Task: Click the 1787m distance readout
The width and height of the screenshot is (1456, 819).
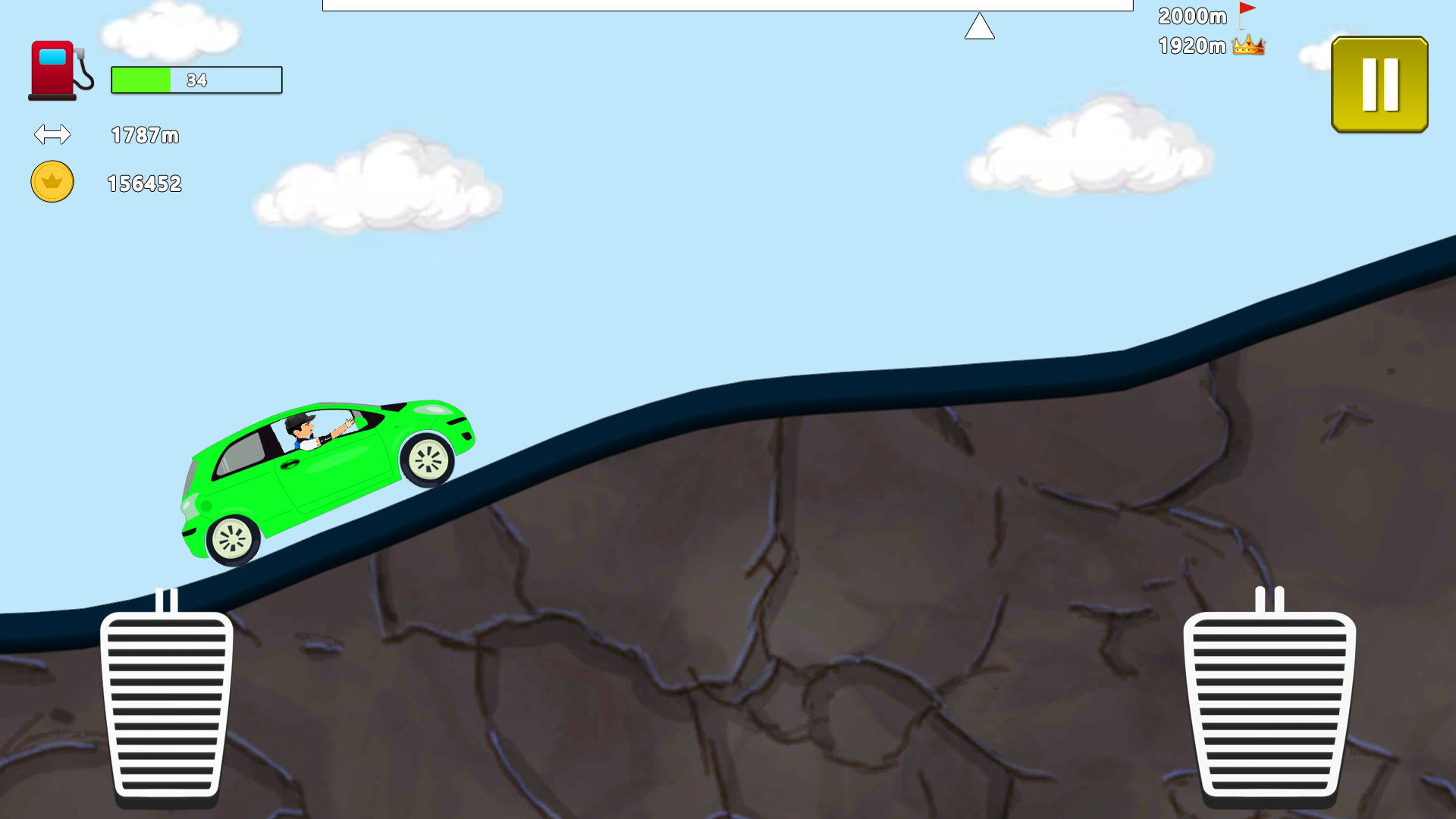Action: 144,136
